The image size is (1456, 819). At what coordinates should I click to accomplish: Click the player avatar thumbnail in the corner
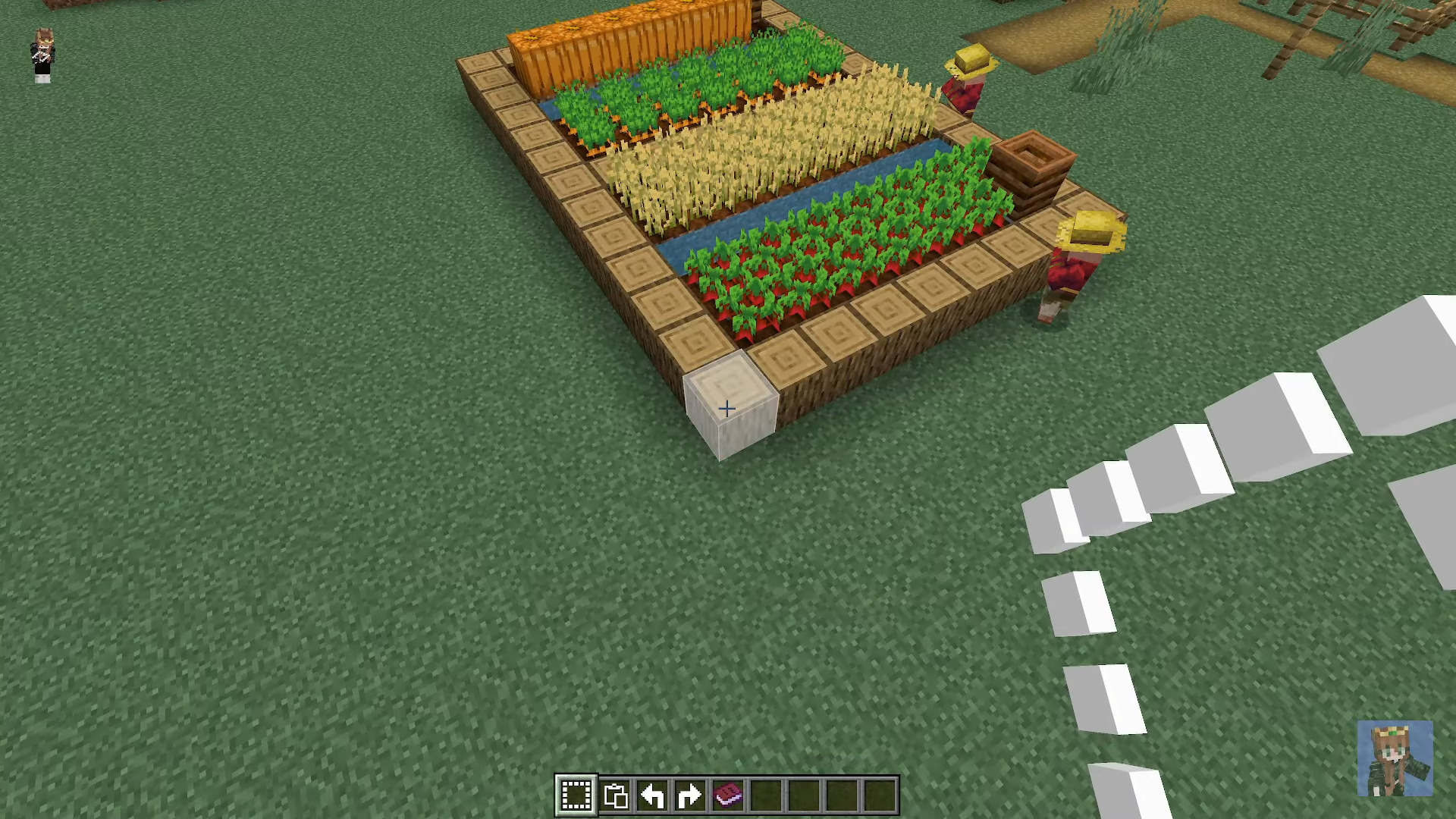pos(1395,758)
